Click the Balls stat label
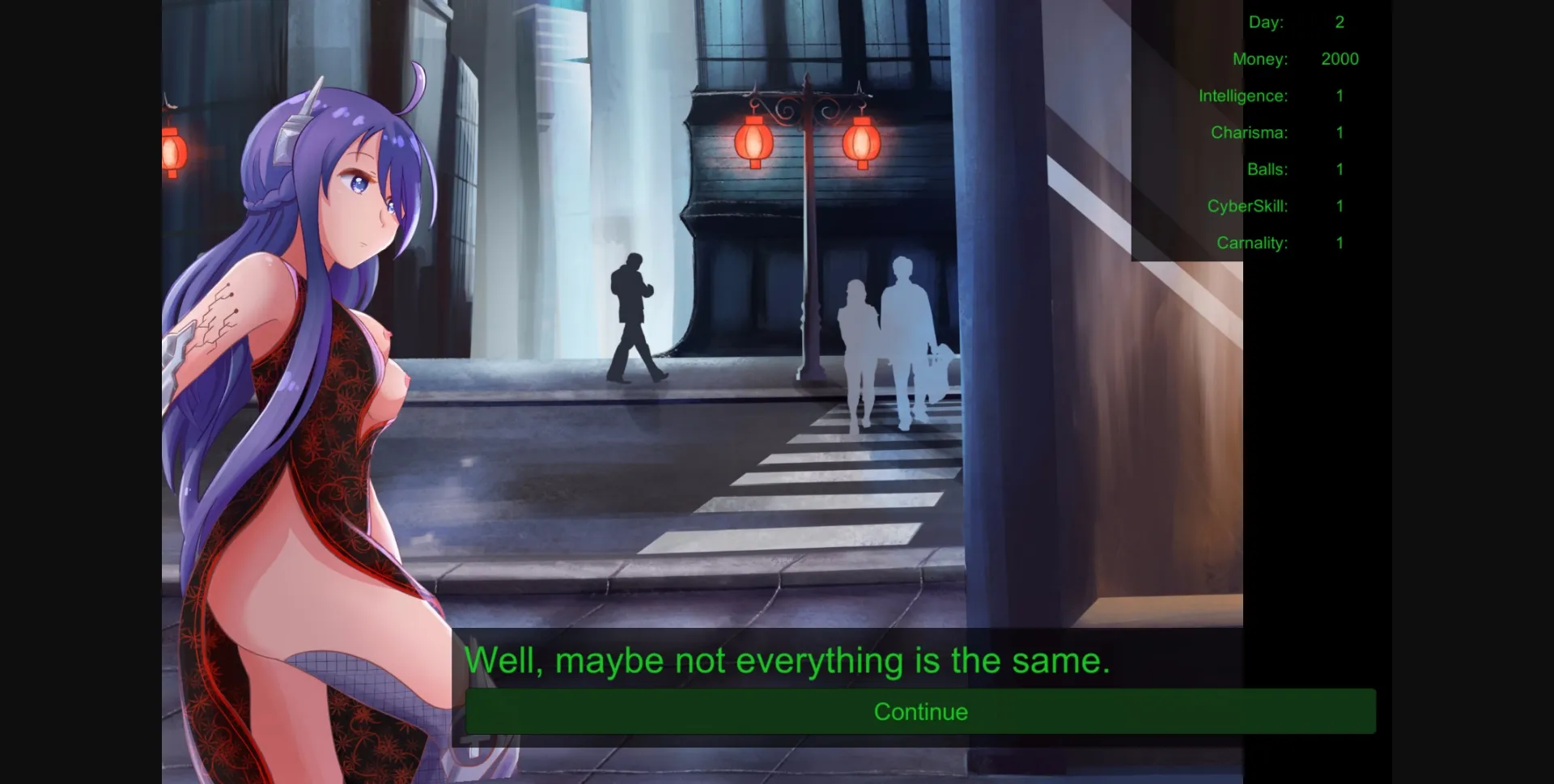Image resolution: width=1554 pixels, height=784 pixels. (x=1267, y=169)
